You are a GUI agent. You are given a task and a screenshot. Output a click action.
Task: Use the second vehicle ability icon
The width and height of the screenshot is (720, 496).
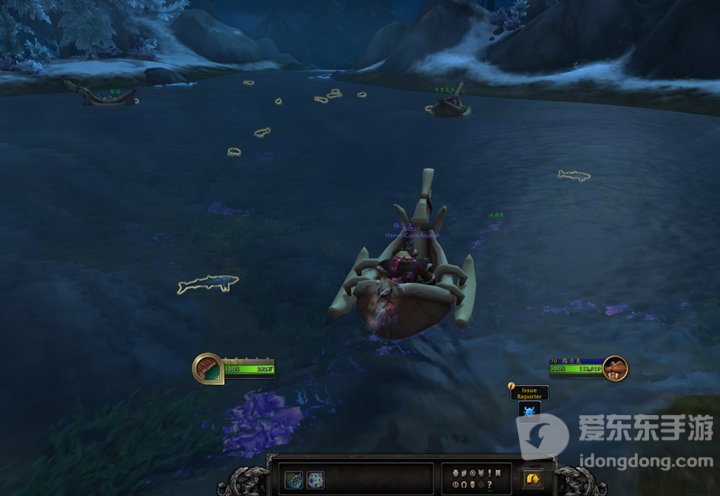[x=316, y=479]
